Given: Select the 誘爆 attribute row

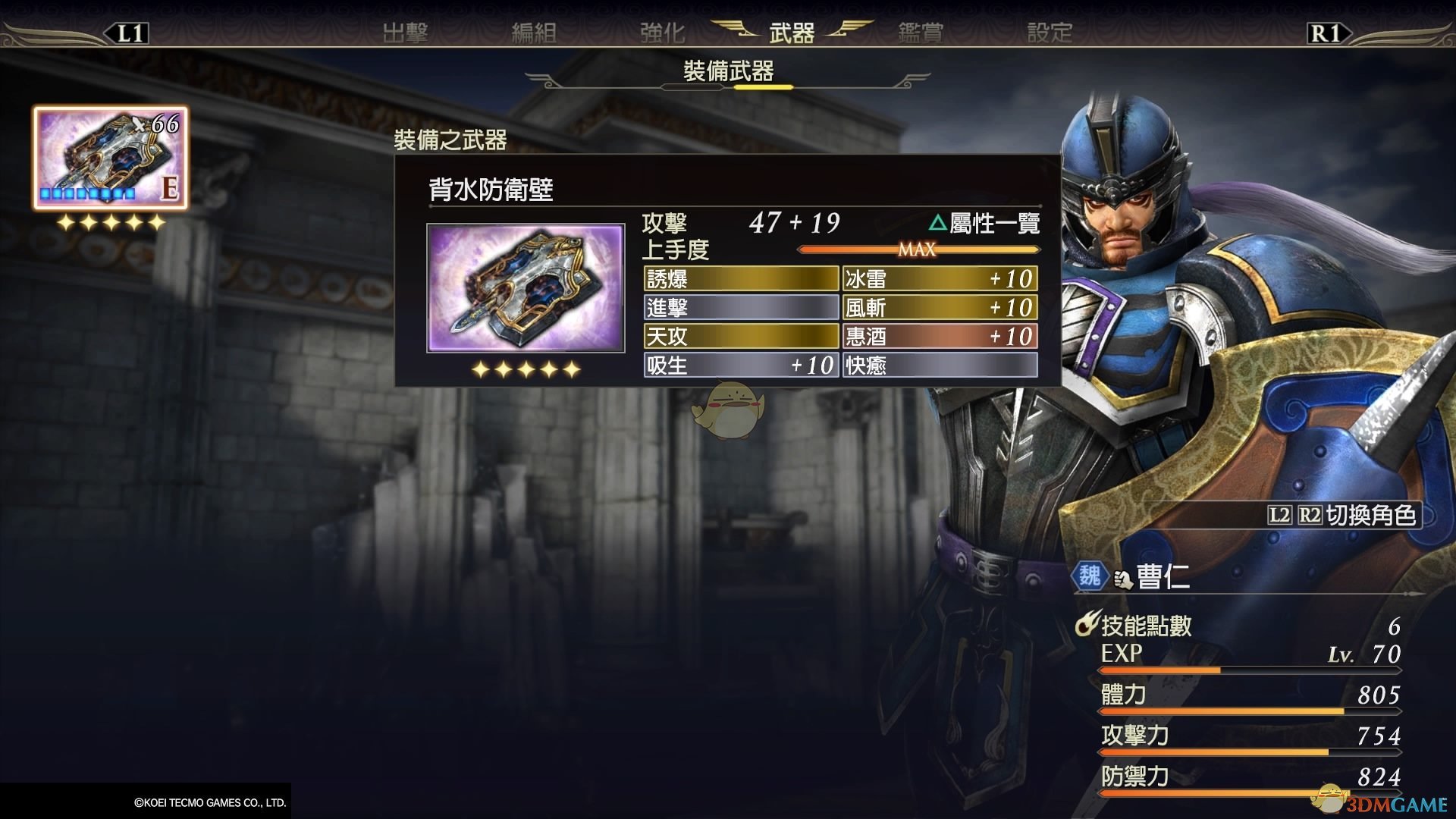Looking at the screenshot, I should (741, 279).
